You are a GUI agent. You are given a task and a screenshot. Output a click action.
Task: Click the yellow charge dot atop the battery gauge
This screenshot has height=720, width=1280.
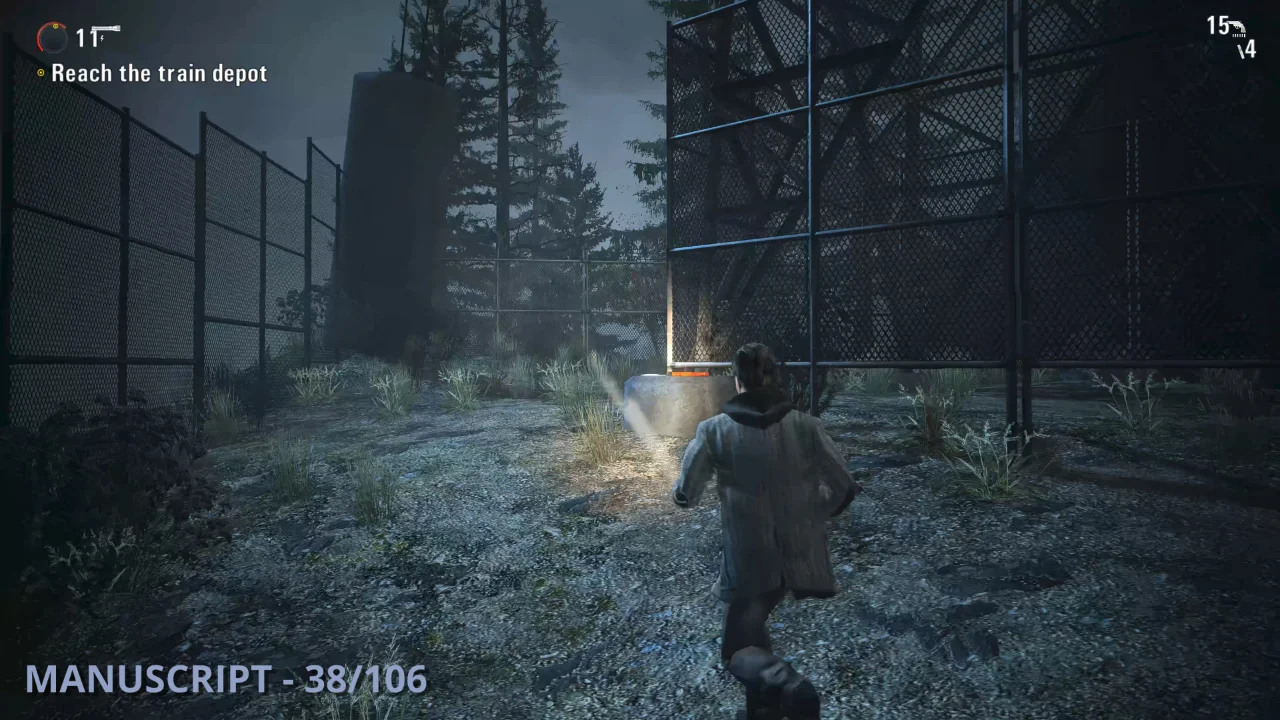pos(55,27)
